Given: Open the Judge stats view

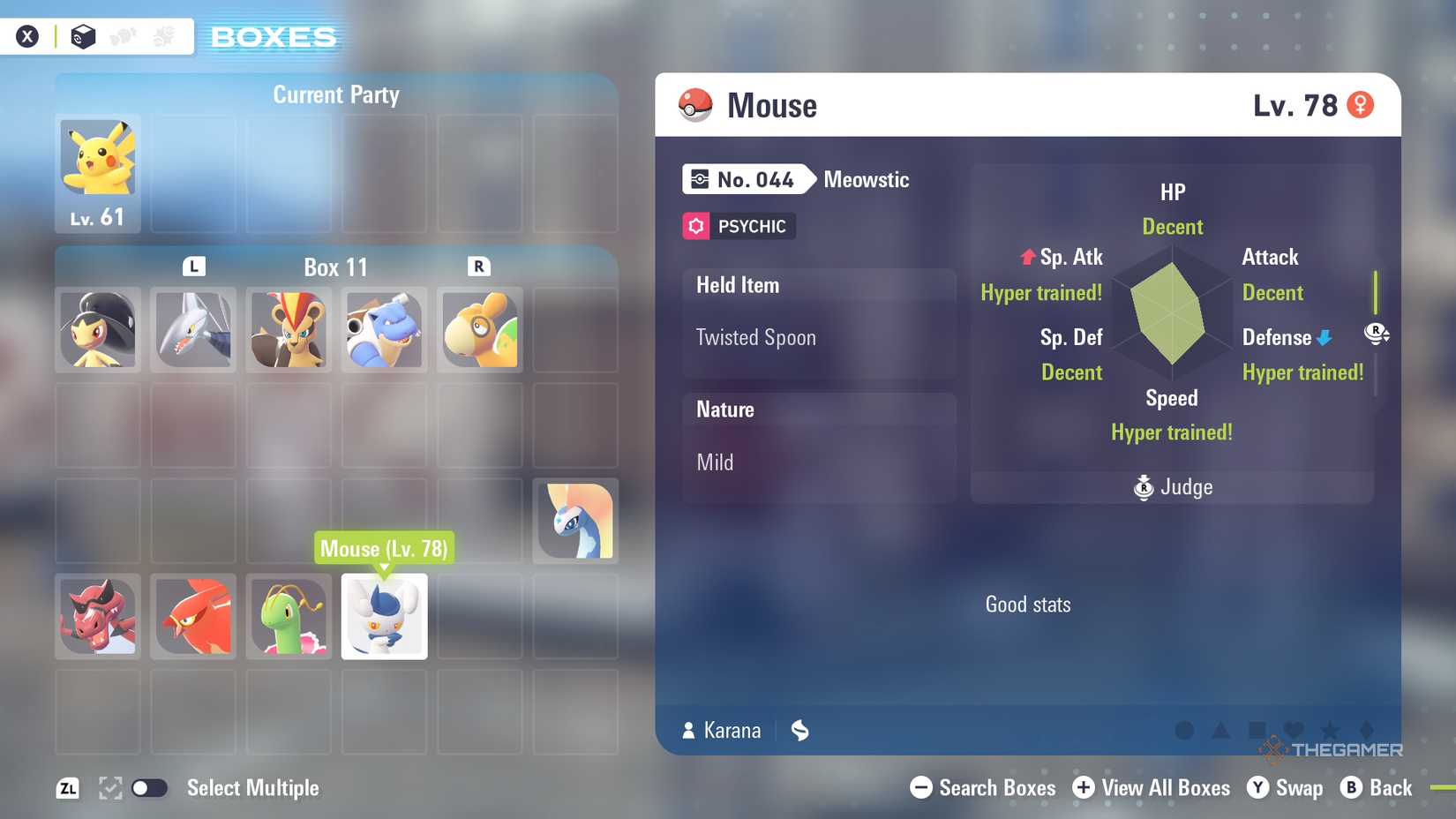Looking at the screenshot, I should (x=1173, y=487).
